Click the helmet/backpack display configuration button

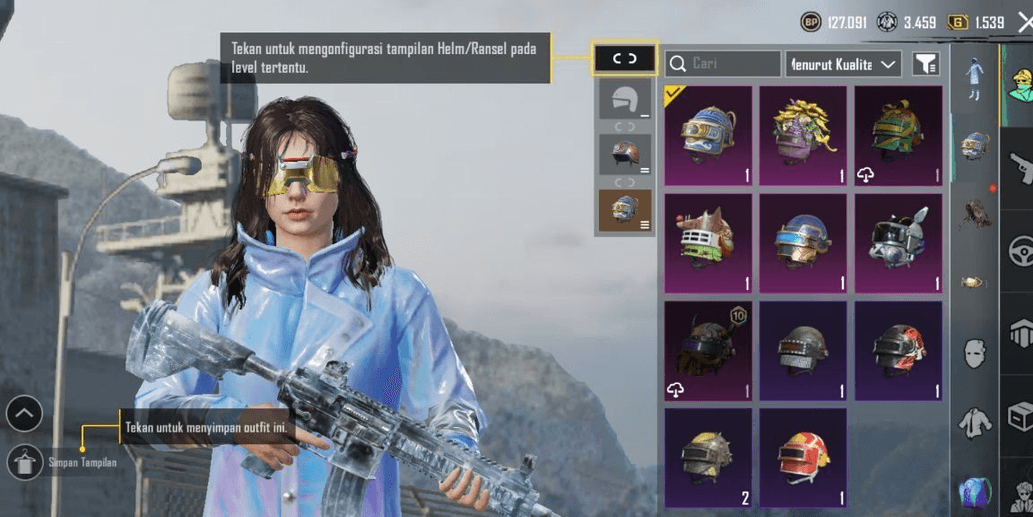pyautogui.click(x=624, y=59)
